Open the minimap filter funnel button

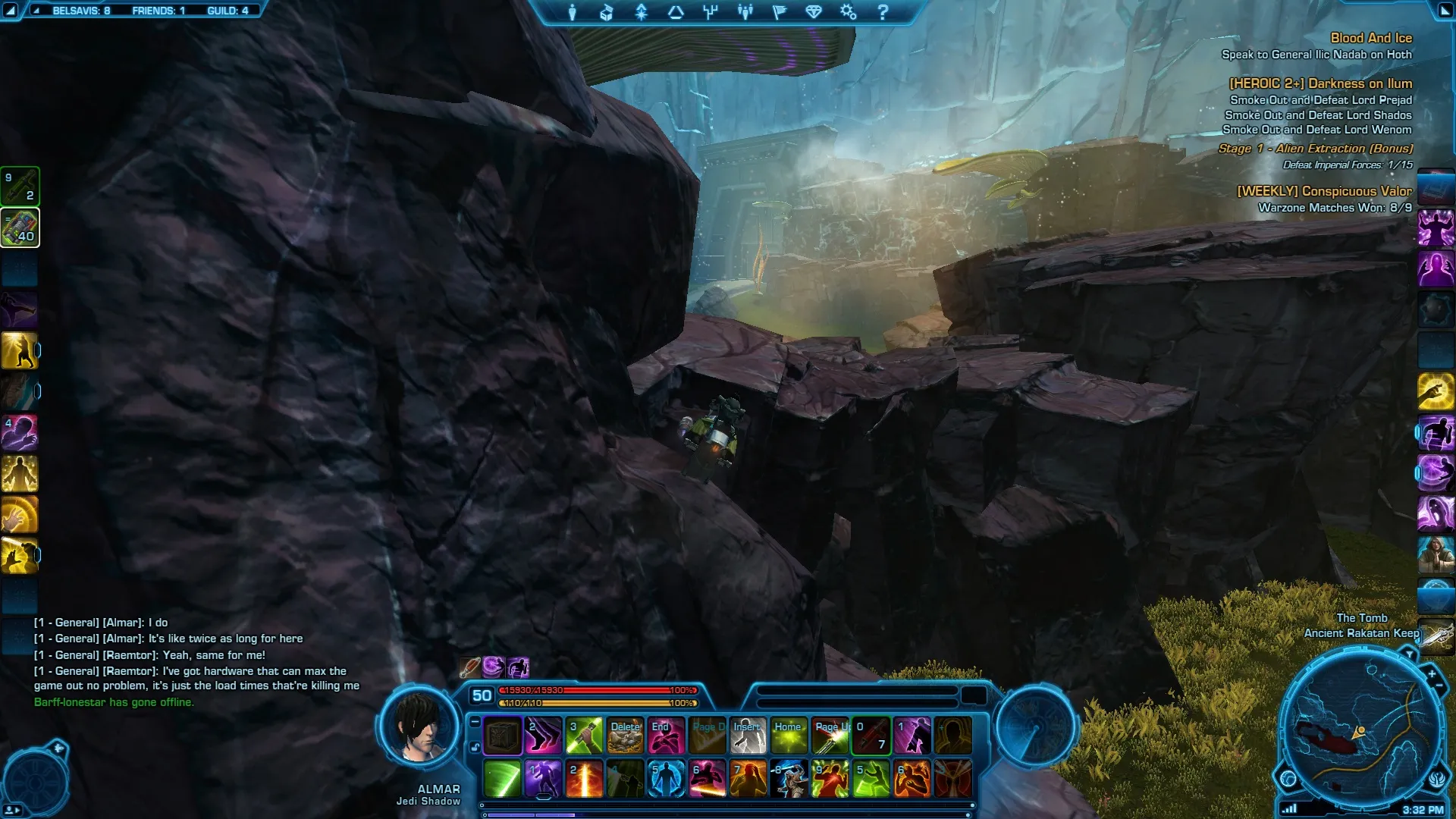click(1409, 654)
